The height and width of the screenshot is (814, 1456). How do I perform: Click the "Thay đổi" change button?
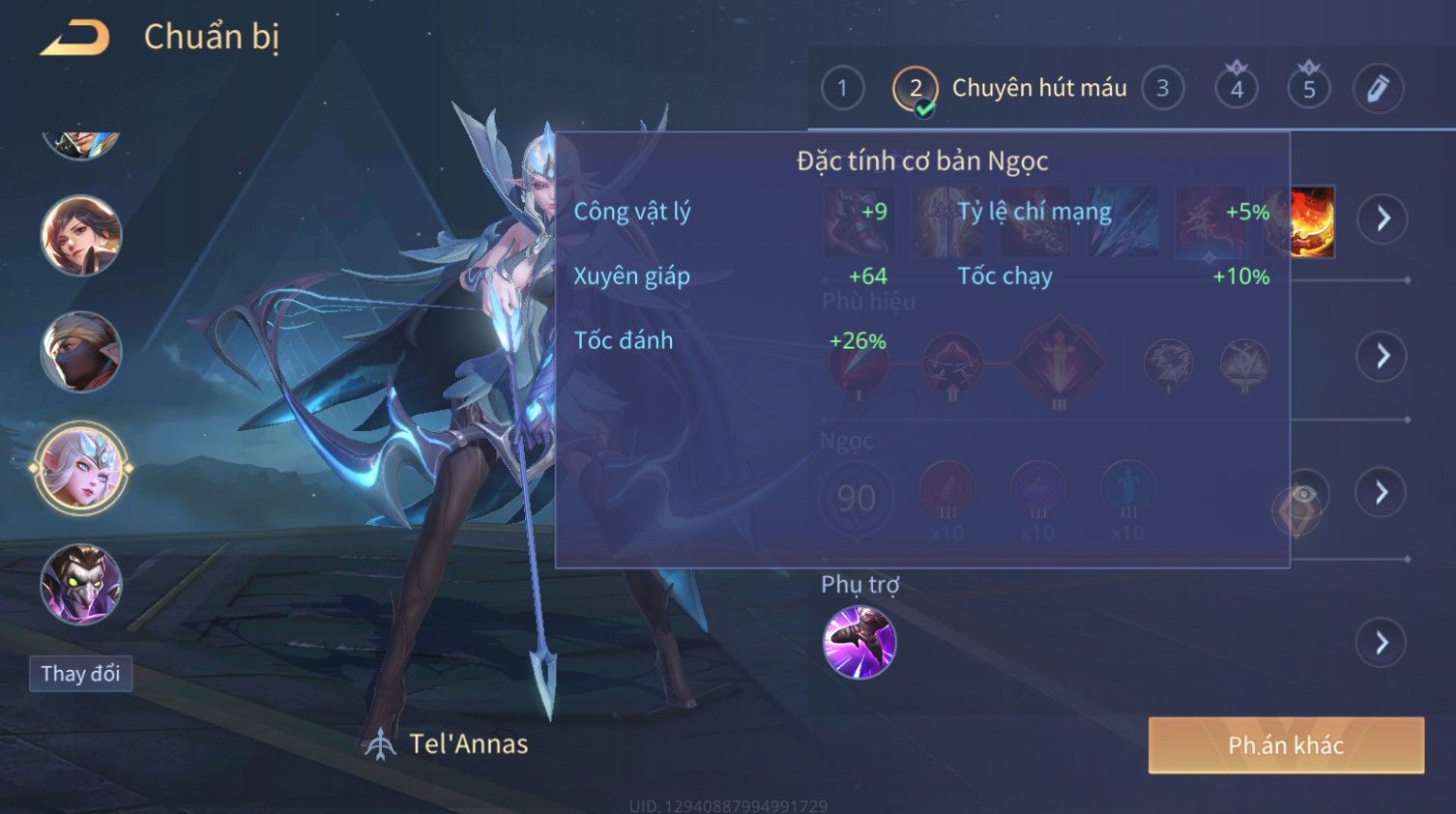[80, 674]
